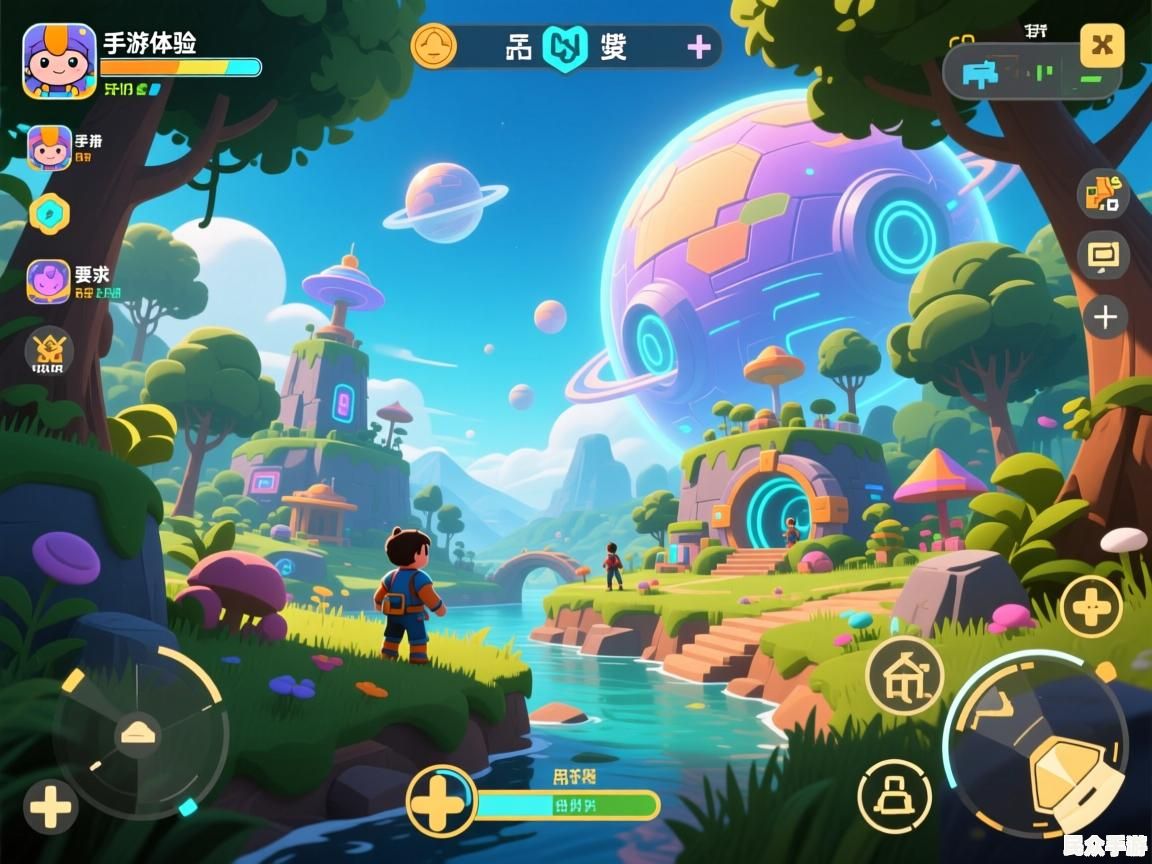Select the blue gun weapon icon

coord(977,72)
